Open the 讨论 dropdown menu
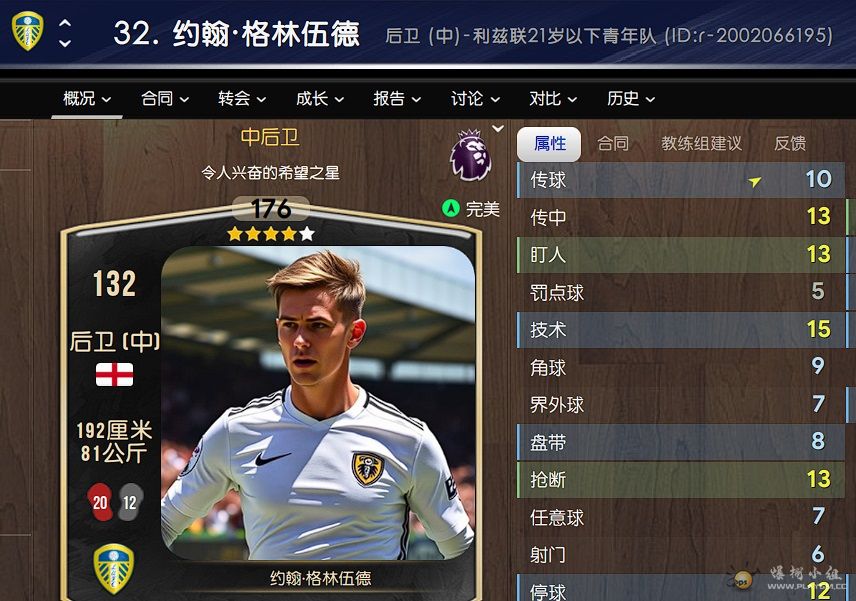The image size is (856, 601). coord(474,98)
